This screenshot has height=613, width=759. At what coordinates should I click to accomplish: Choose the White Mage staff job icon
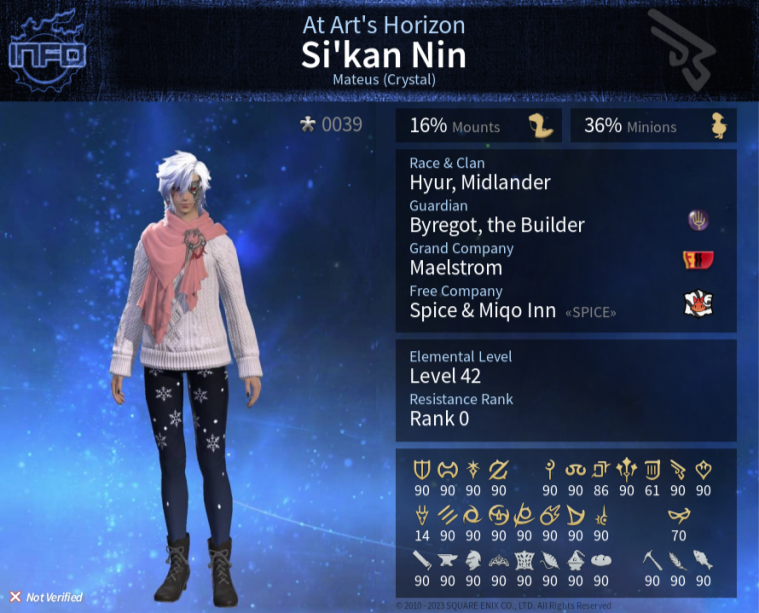(x=550, y=469)
